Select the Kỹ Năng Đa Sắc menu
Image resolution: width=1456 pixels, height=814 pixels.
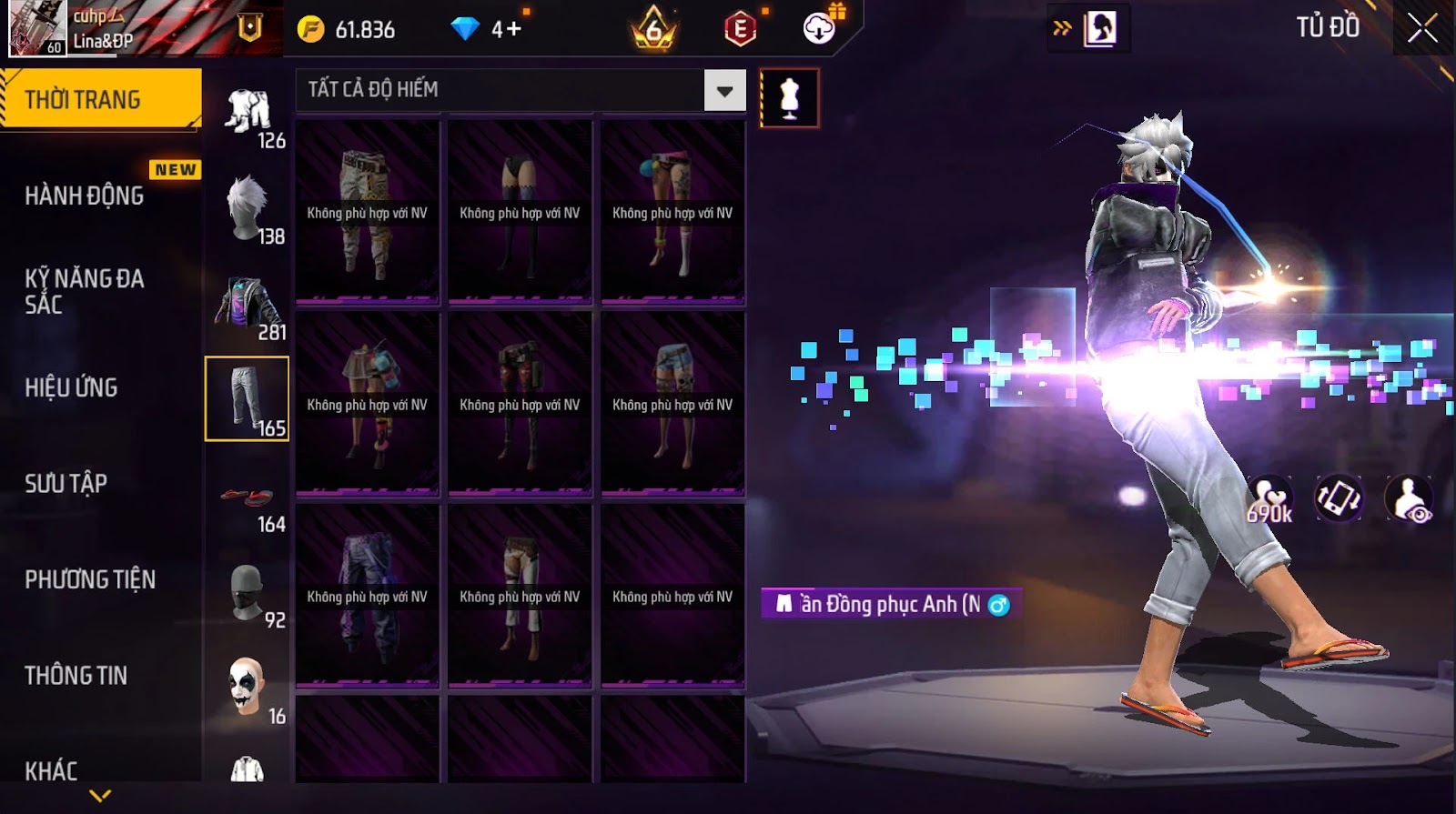coord(85,291)
